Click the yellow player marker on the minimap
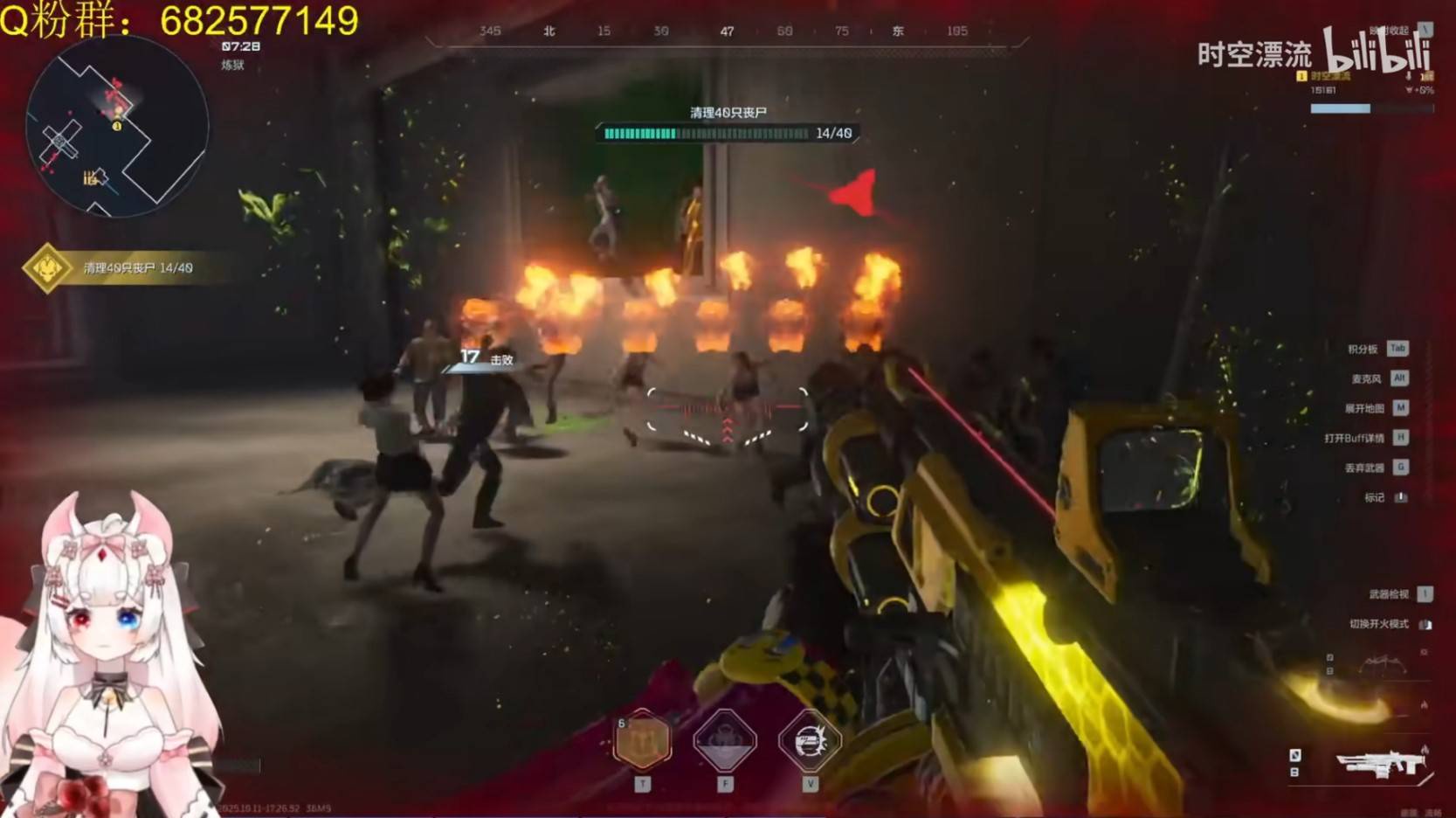 [117, 126]
